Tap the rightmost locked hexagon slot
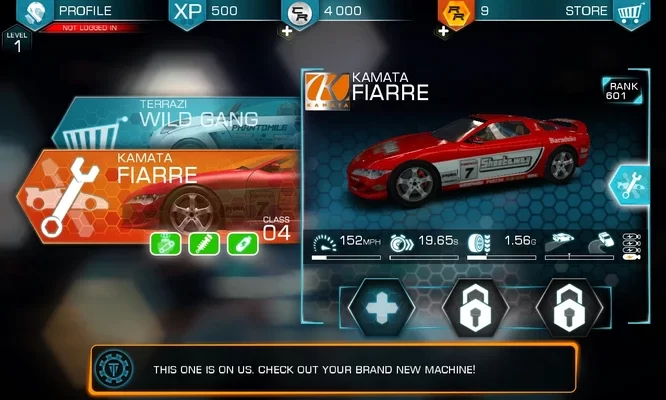 569,308
